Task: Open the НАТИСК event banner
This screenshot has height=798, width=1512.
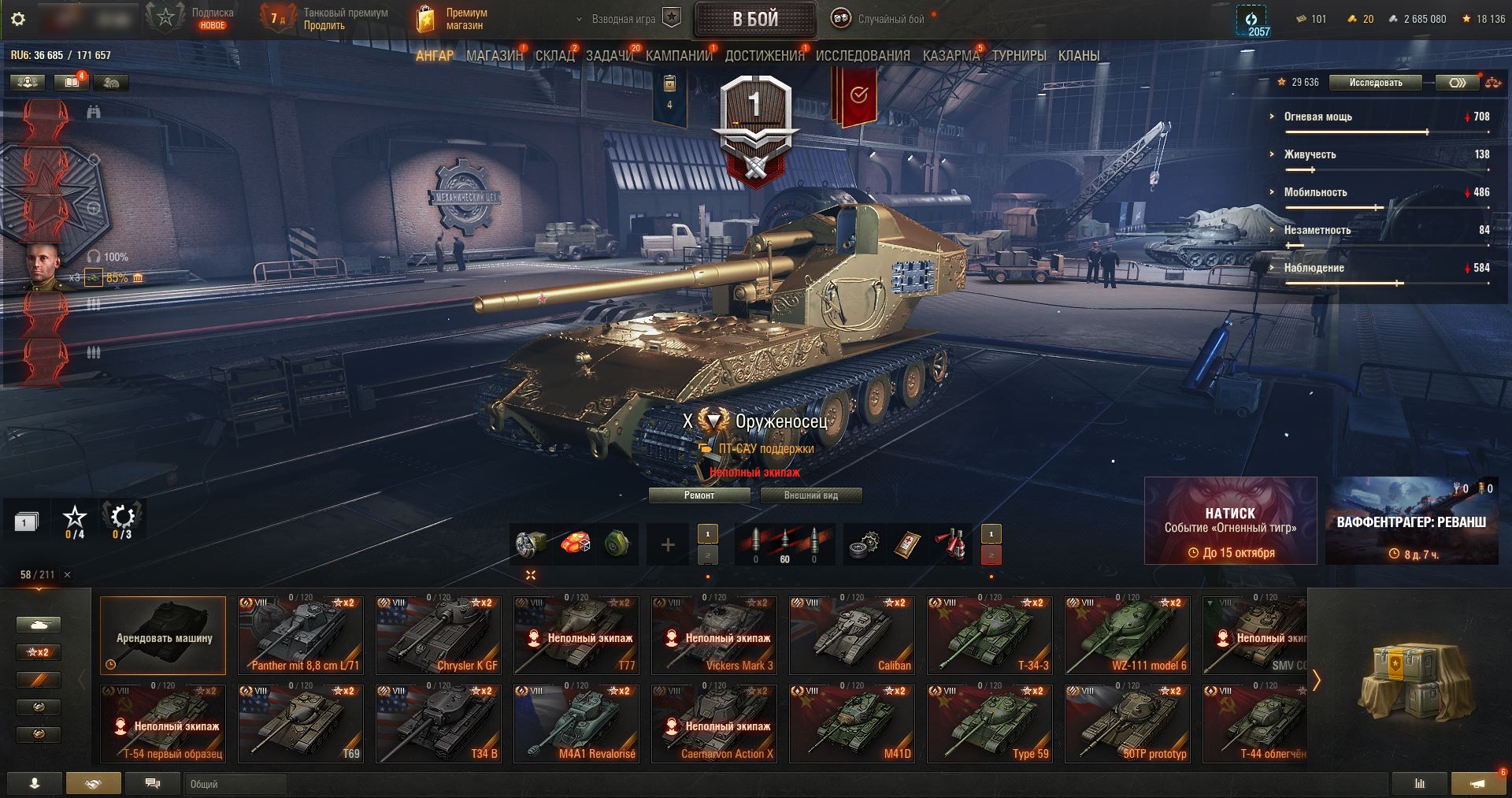Action: 1229,521
